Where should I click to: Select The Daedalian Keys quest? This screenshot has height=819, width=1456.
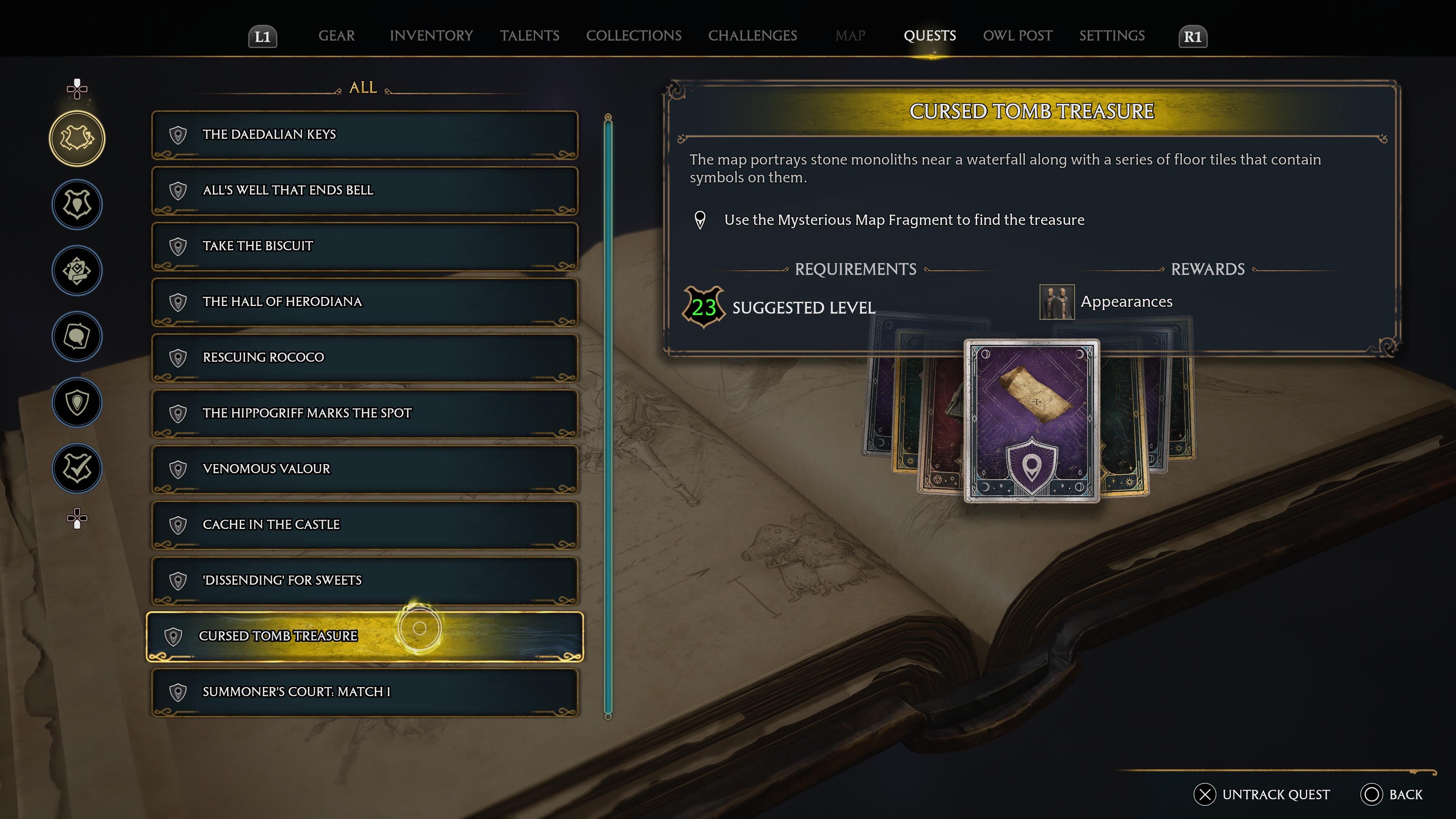[364, 135]
